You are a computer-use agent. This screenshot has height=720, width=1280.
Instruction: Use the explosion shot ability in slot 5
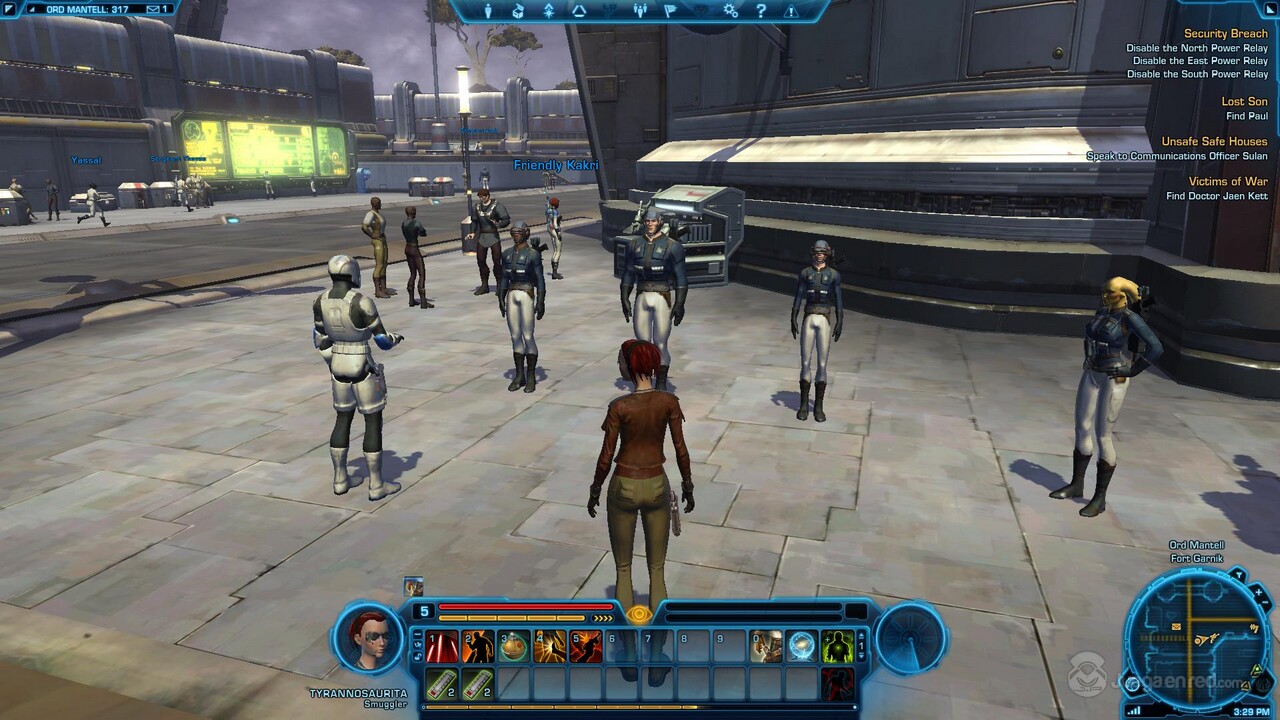(586, 646)
